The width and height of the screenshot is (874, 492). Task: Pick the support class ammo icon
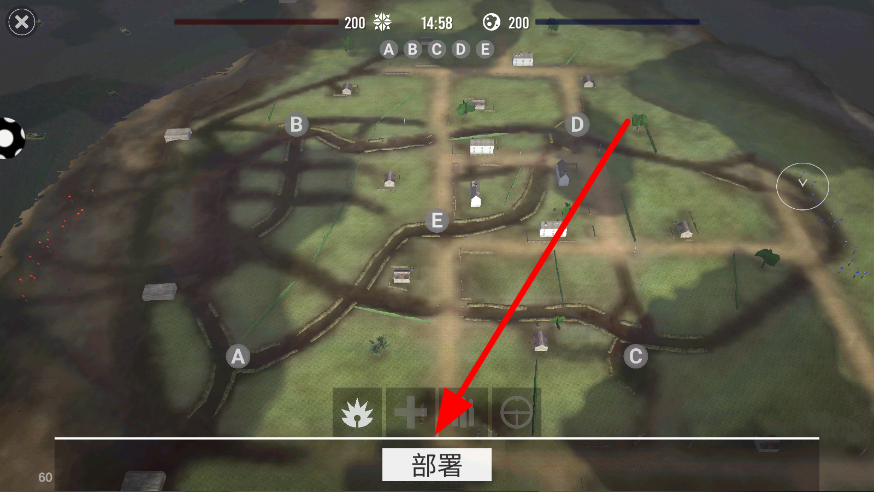point(463,413)
